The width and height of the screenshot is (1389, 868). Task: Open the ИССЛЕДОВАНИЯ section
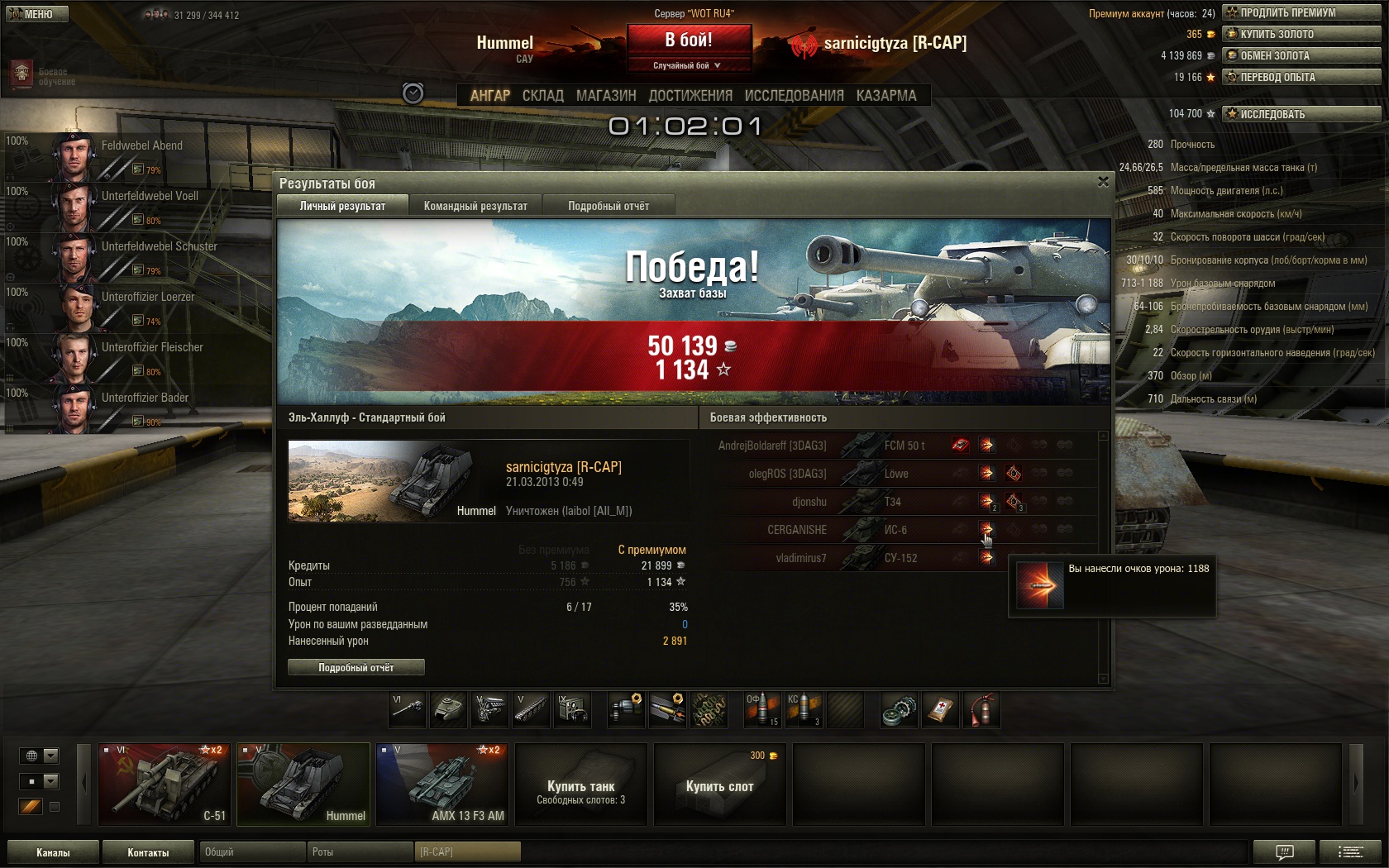(794, 96)
